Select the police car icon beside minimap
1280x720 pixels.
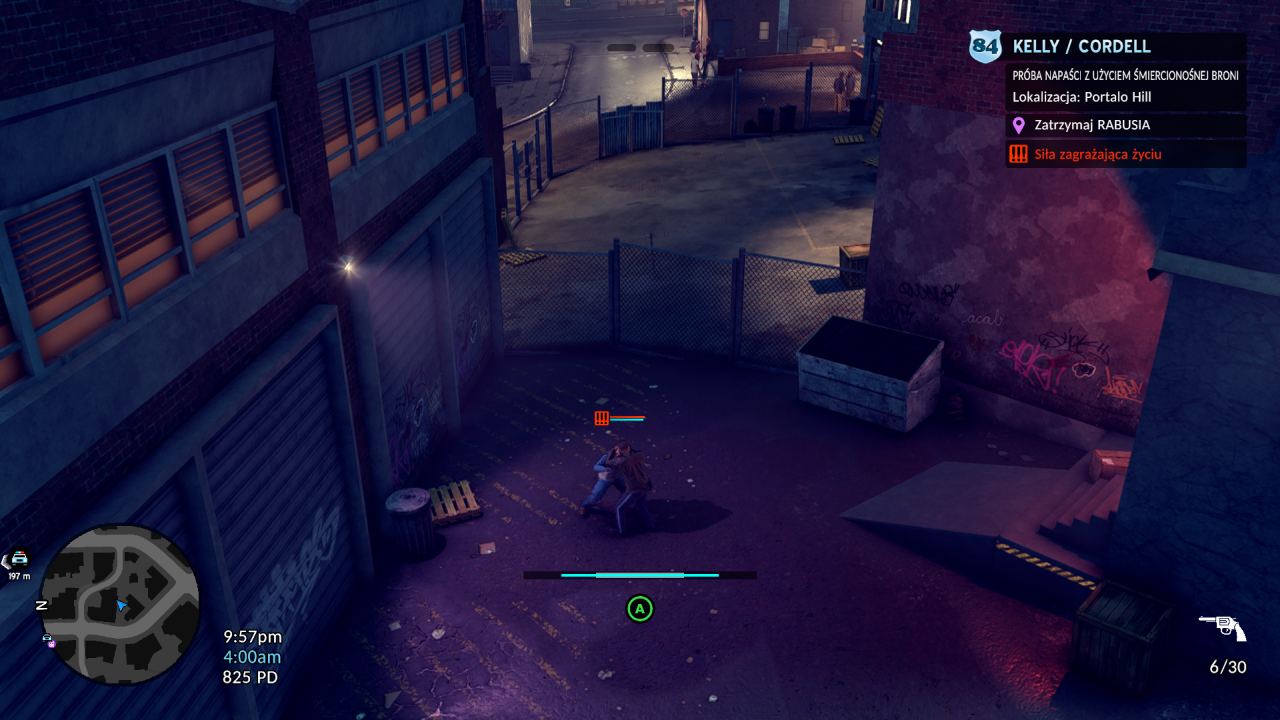tap(19, 559)
